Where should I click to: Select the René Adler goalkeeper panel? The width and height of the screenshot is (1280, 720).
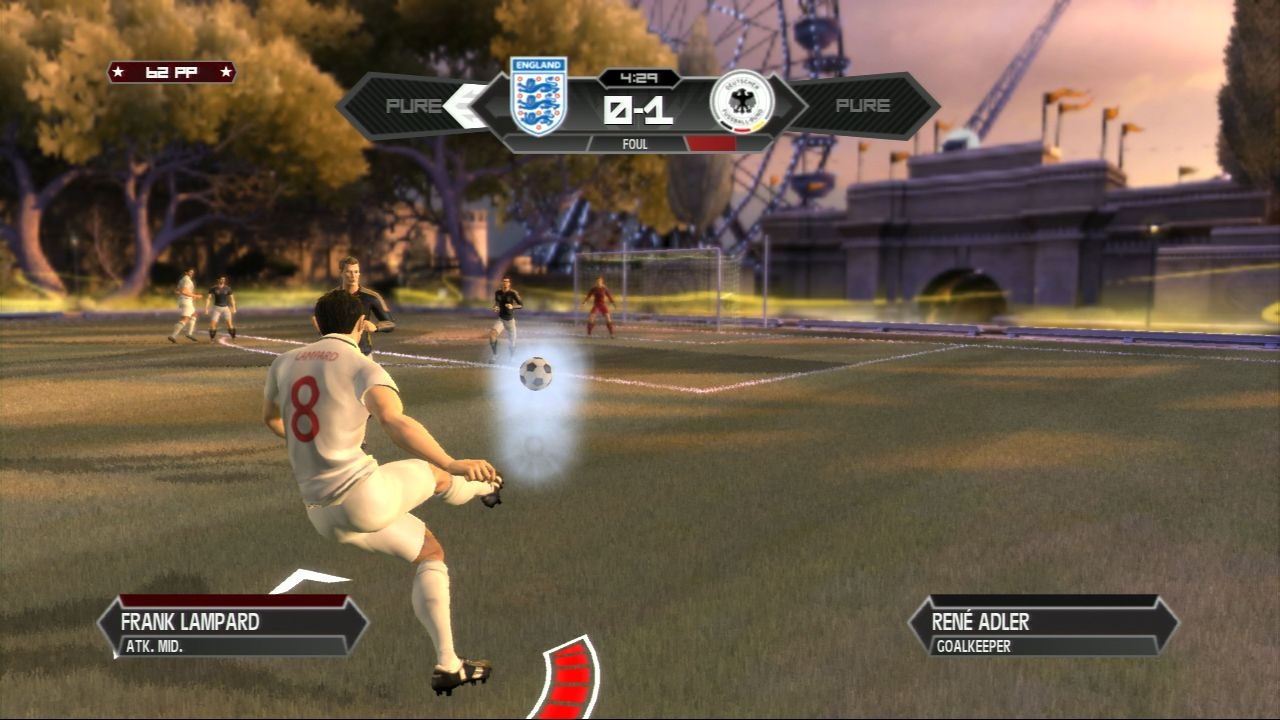click(1043, 627)
